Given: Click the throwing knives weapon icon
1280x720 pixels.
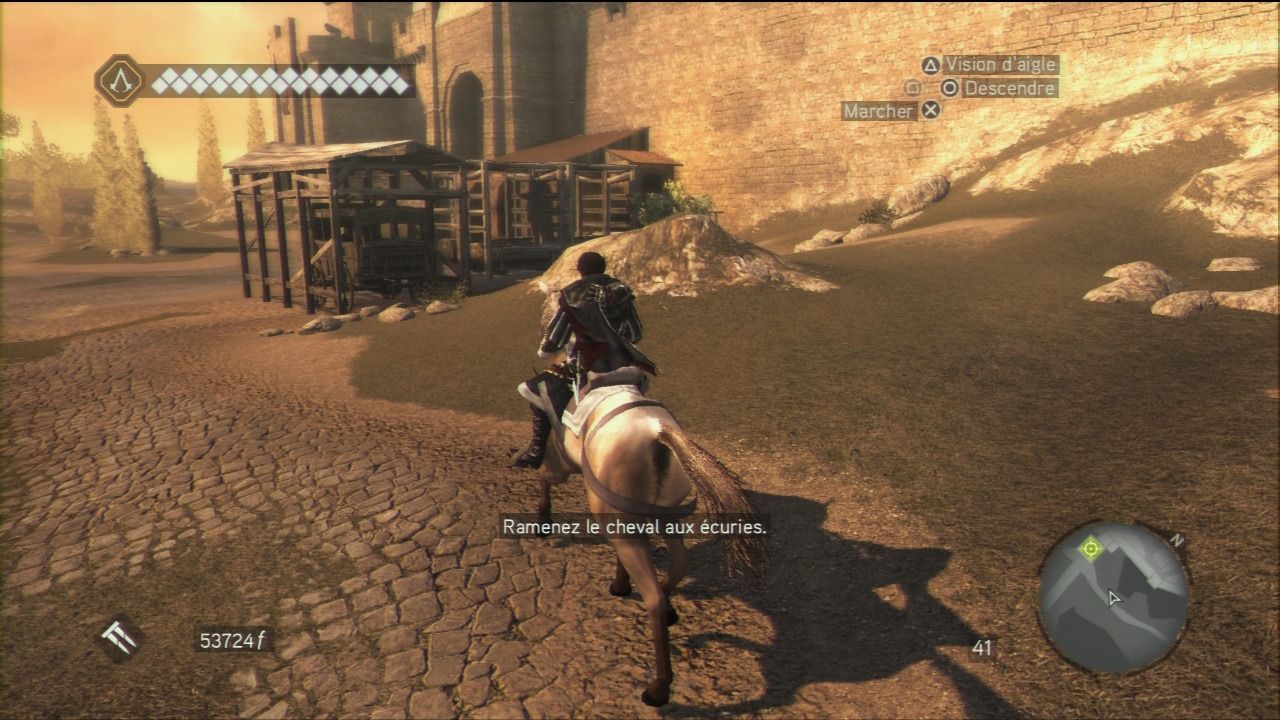Looking at the screenshot, I should 119,639.
